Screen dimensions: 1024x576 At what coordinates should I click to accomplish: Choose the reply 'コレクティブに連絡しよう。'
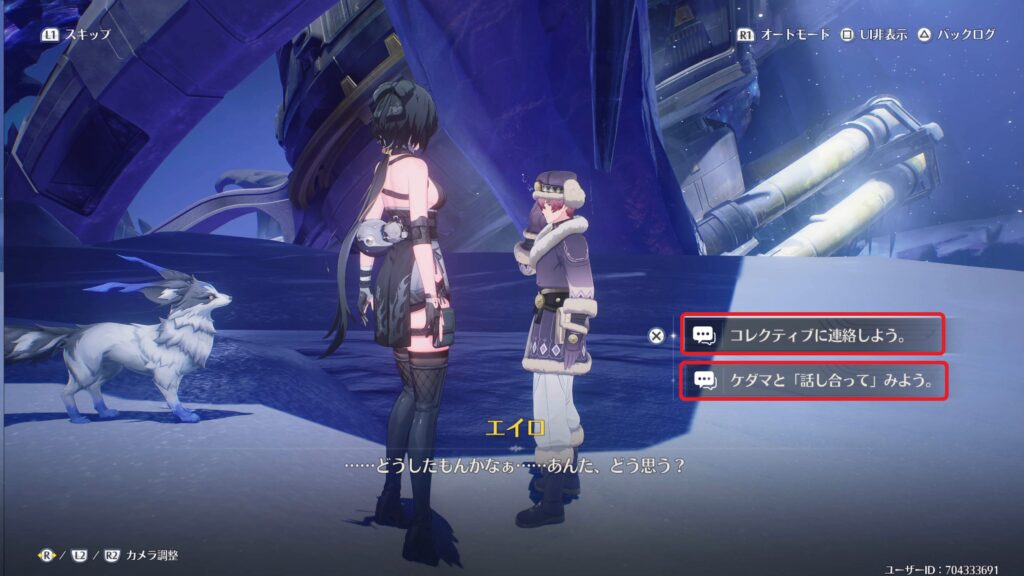click(x=812, y=335)
